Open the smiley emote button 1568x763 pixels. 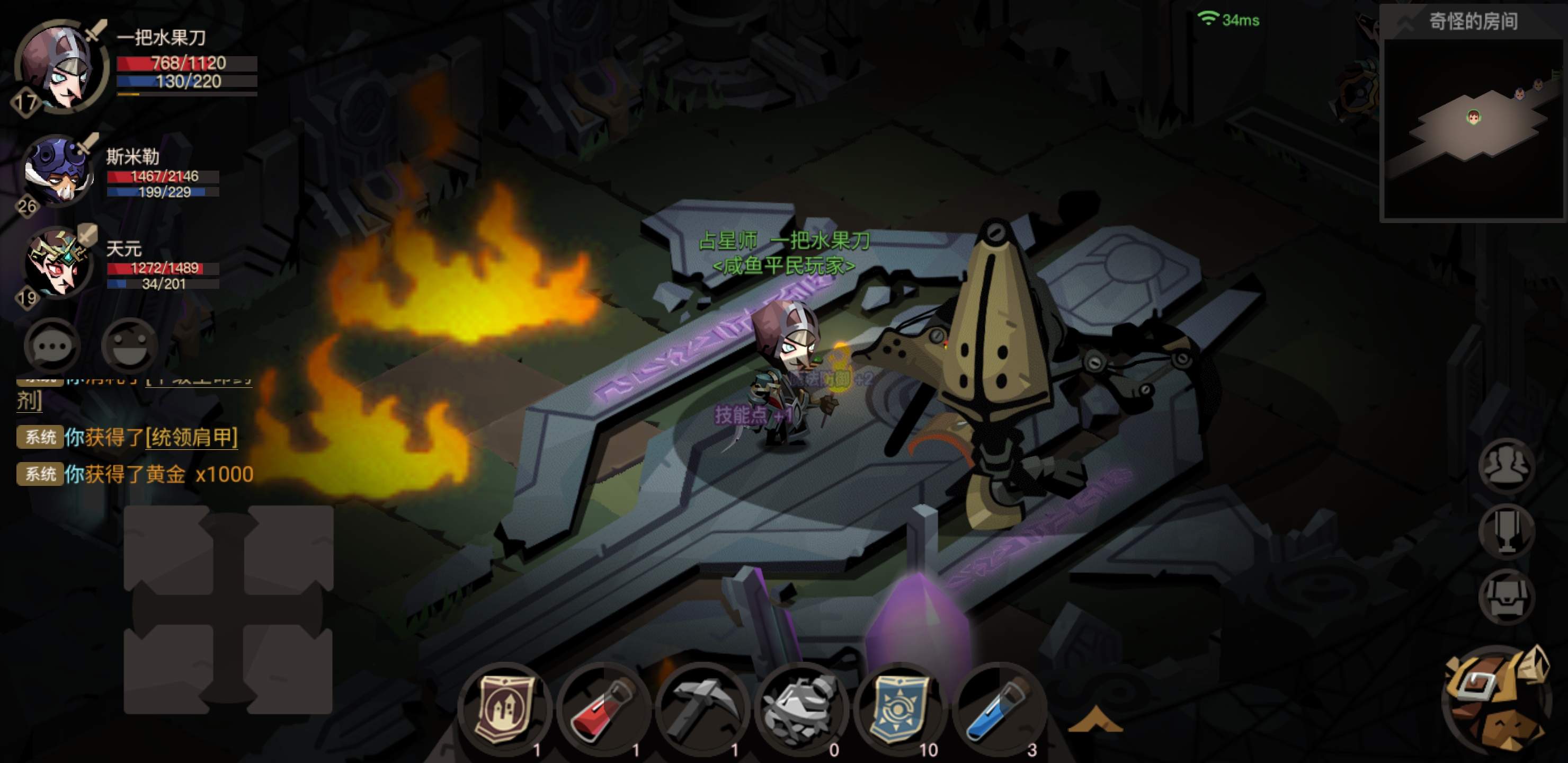129,346
